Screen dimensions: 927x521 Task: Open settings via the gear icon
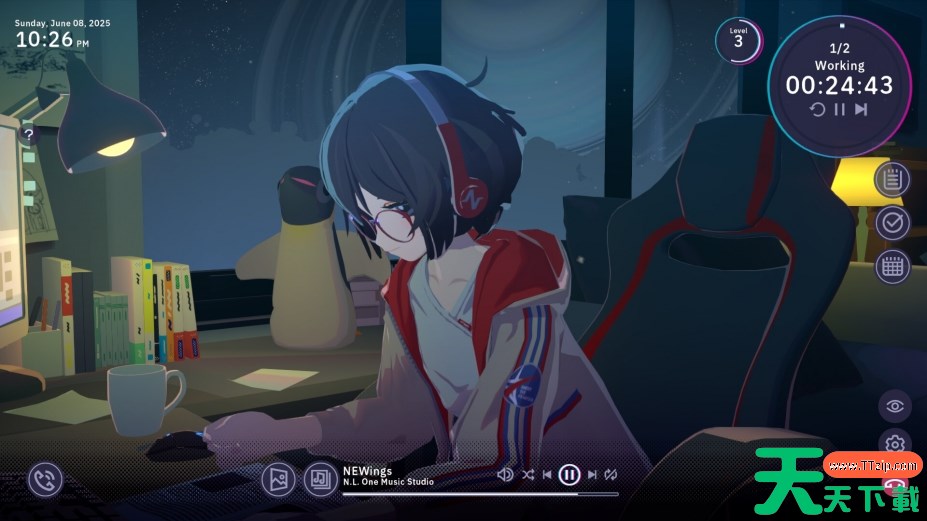(895, 443)
